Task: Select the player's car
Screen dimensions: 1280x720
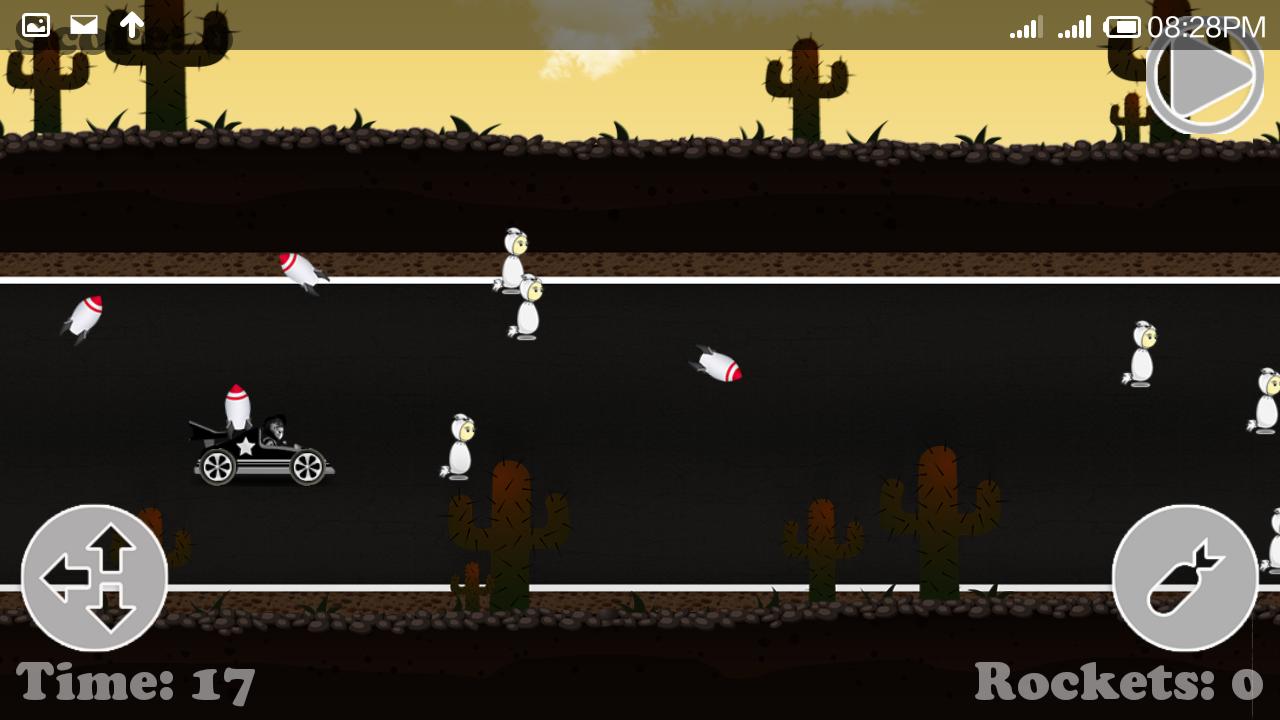Action: (x=262, y=450)
